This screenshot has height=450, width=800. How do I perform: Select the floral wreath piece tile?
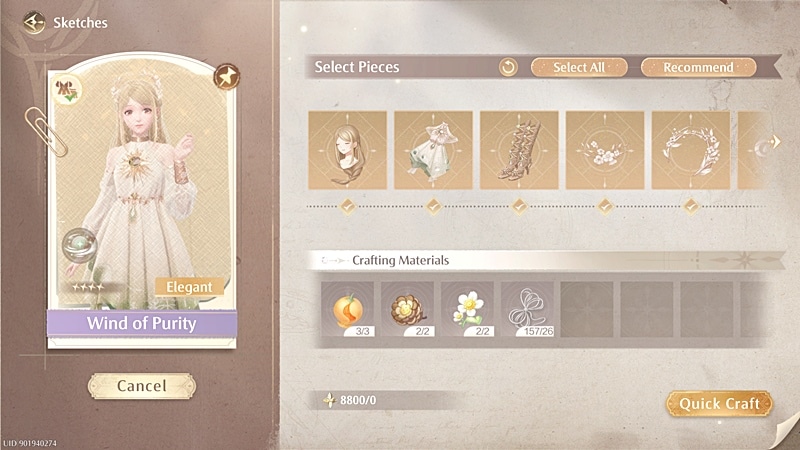tap(691, 150)
